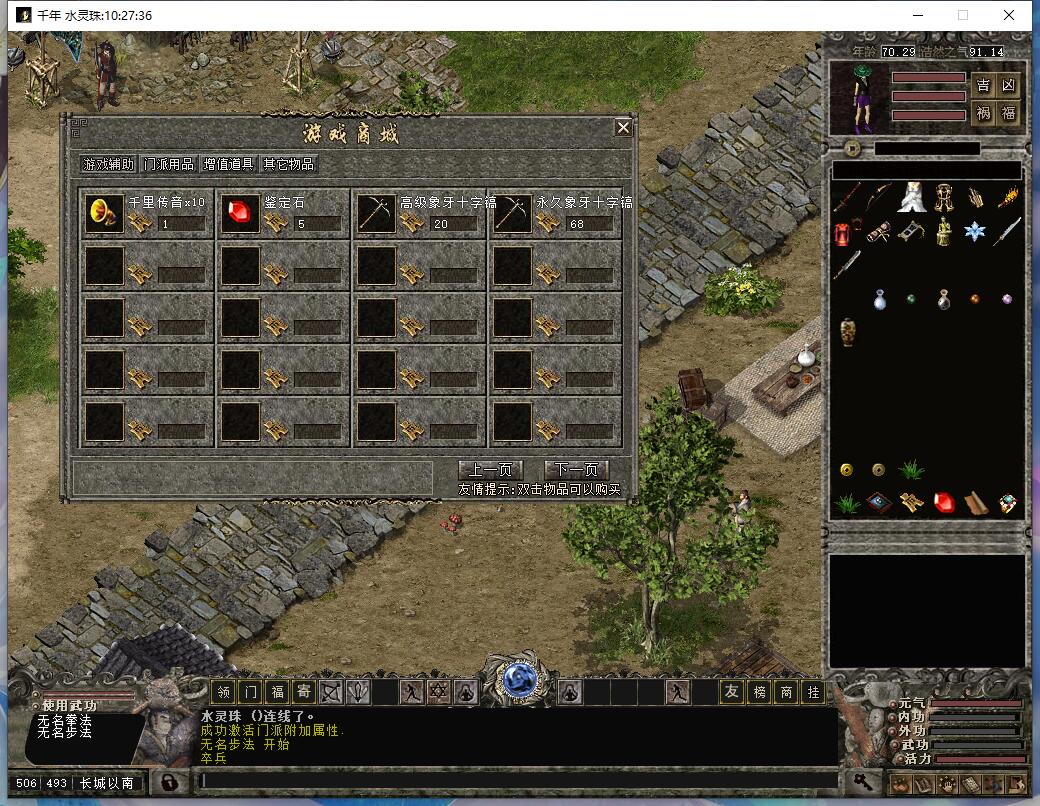
Task: Select the red lantern inventory item
Action: [x=846, y=233]
